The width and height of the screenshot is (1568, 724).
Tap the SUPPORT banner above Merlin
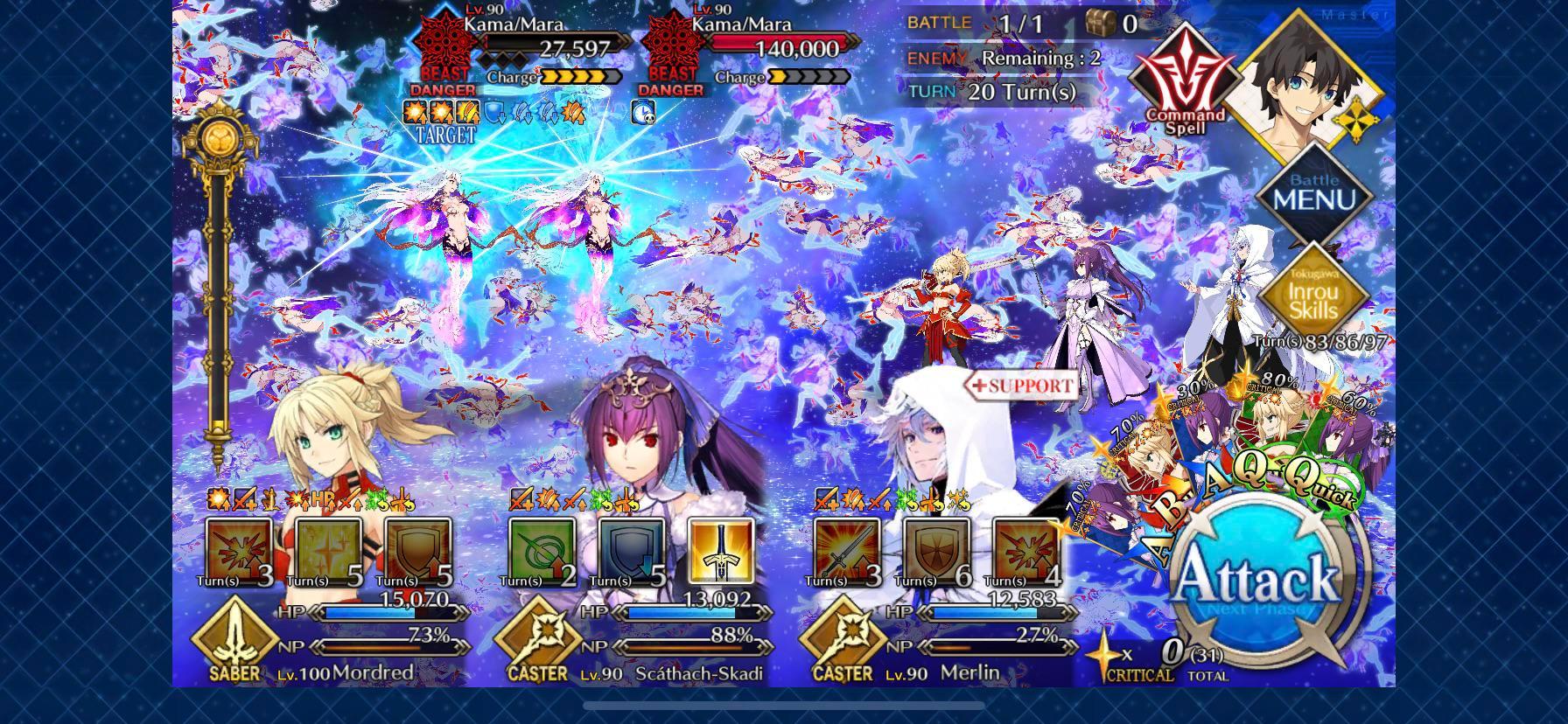(1022, 385)
